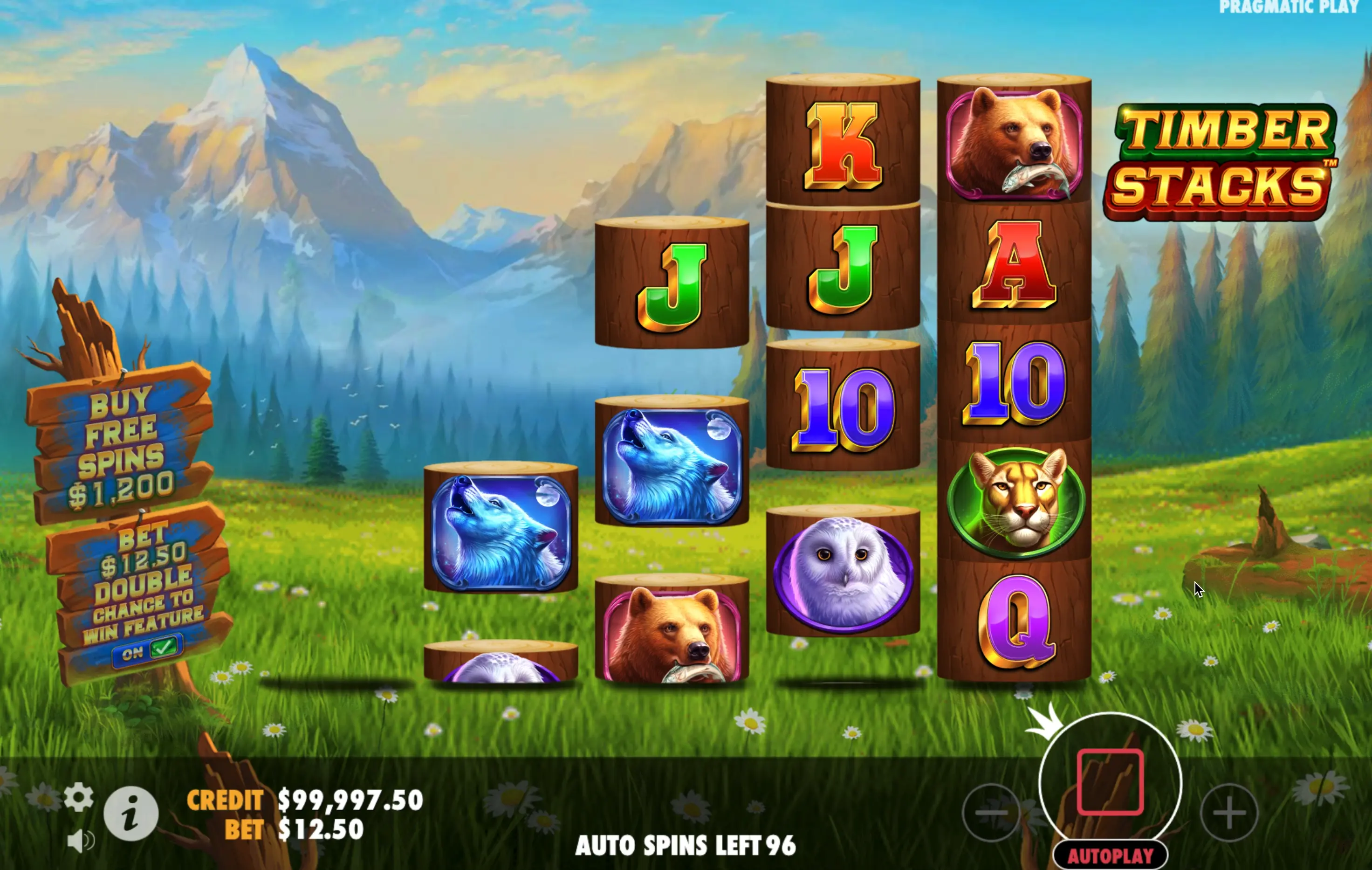The height and width of the screenshot is (870, 1372).
Task: Toggle the Double Chance to Win Feature
Action: 148,650
